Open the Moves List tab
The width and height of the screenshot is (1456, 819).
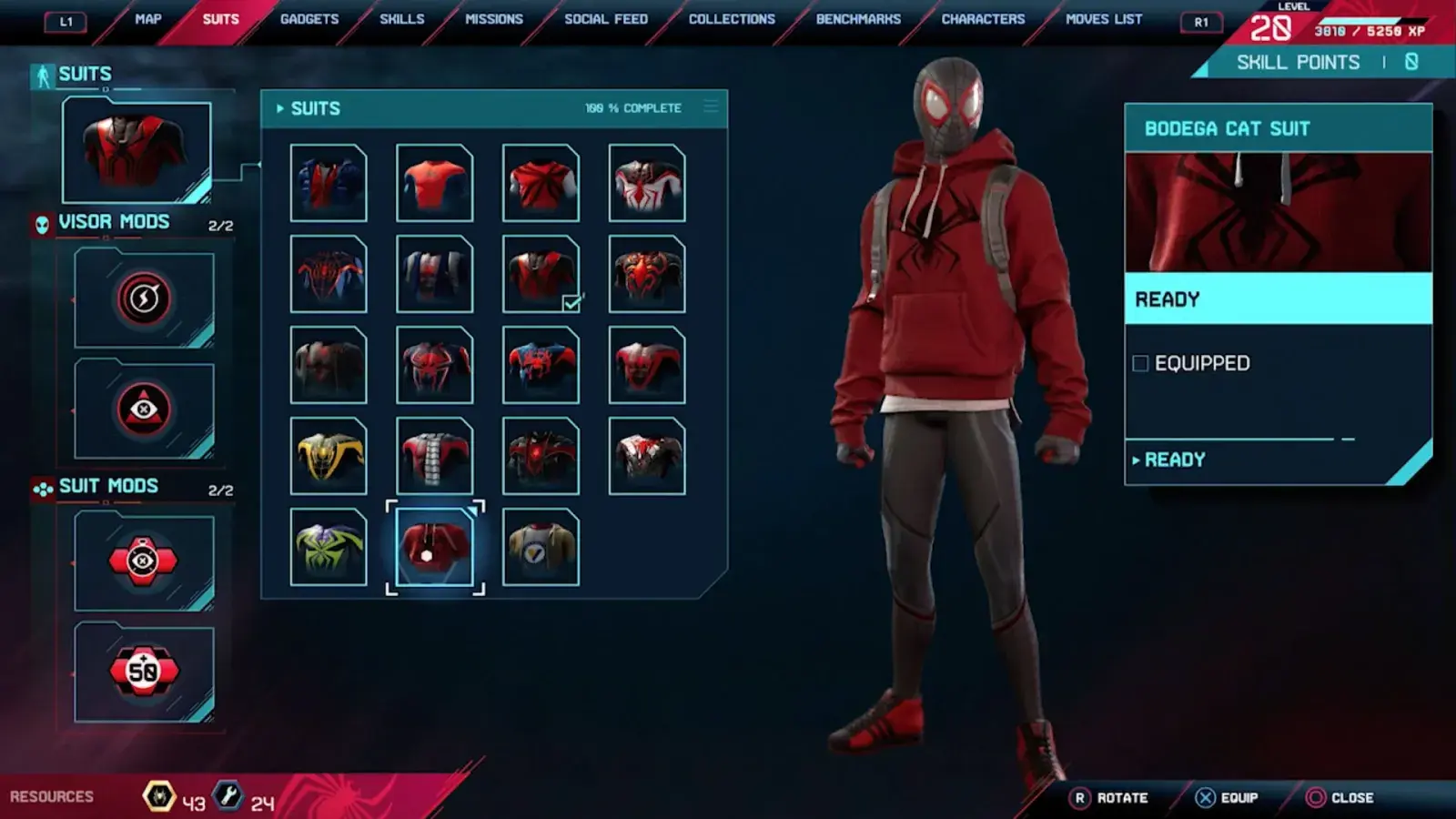[1104, 19]
